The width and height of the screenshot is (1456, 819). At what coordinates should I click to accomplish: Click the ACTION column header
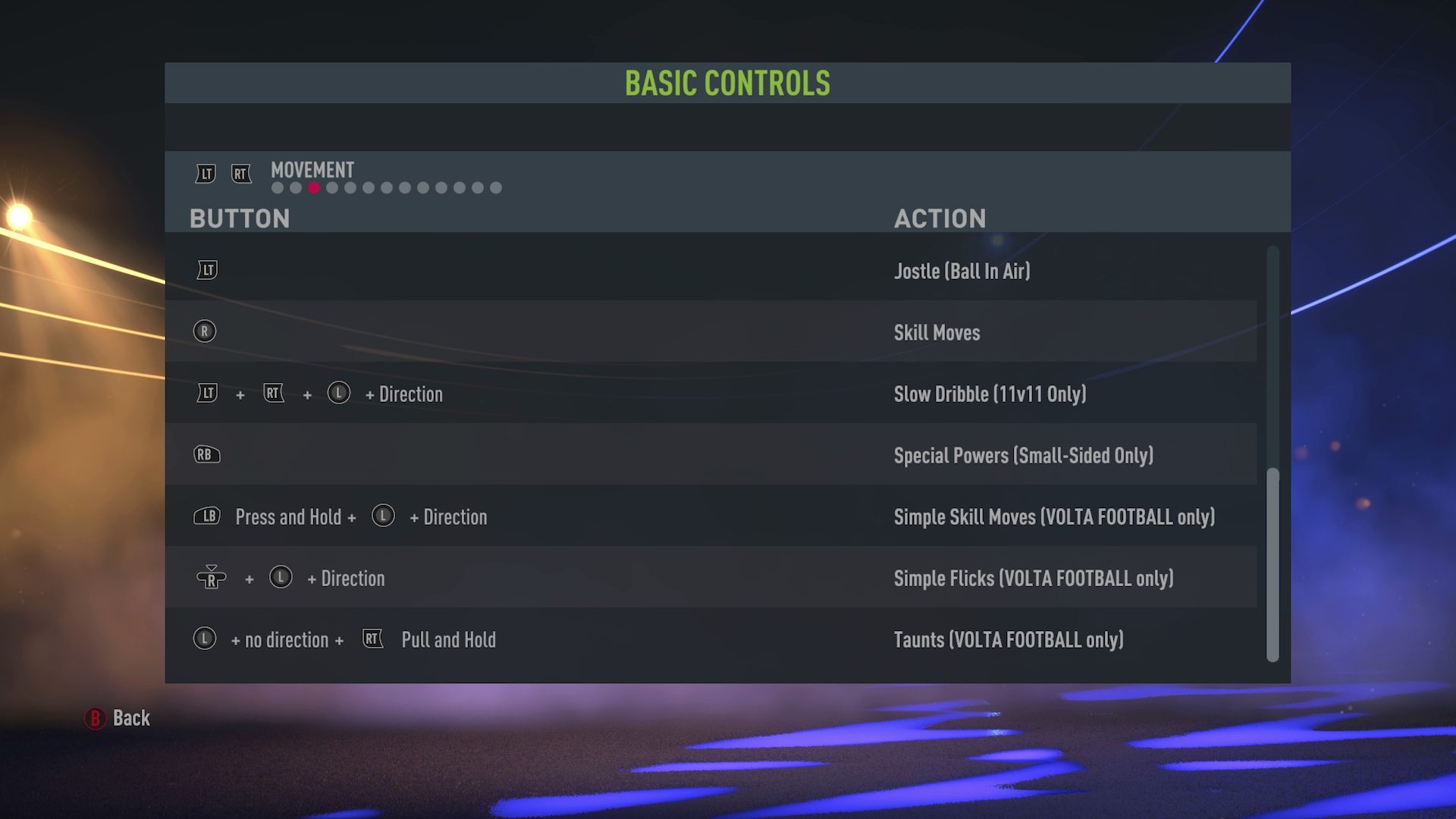(940, 218)
